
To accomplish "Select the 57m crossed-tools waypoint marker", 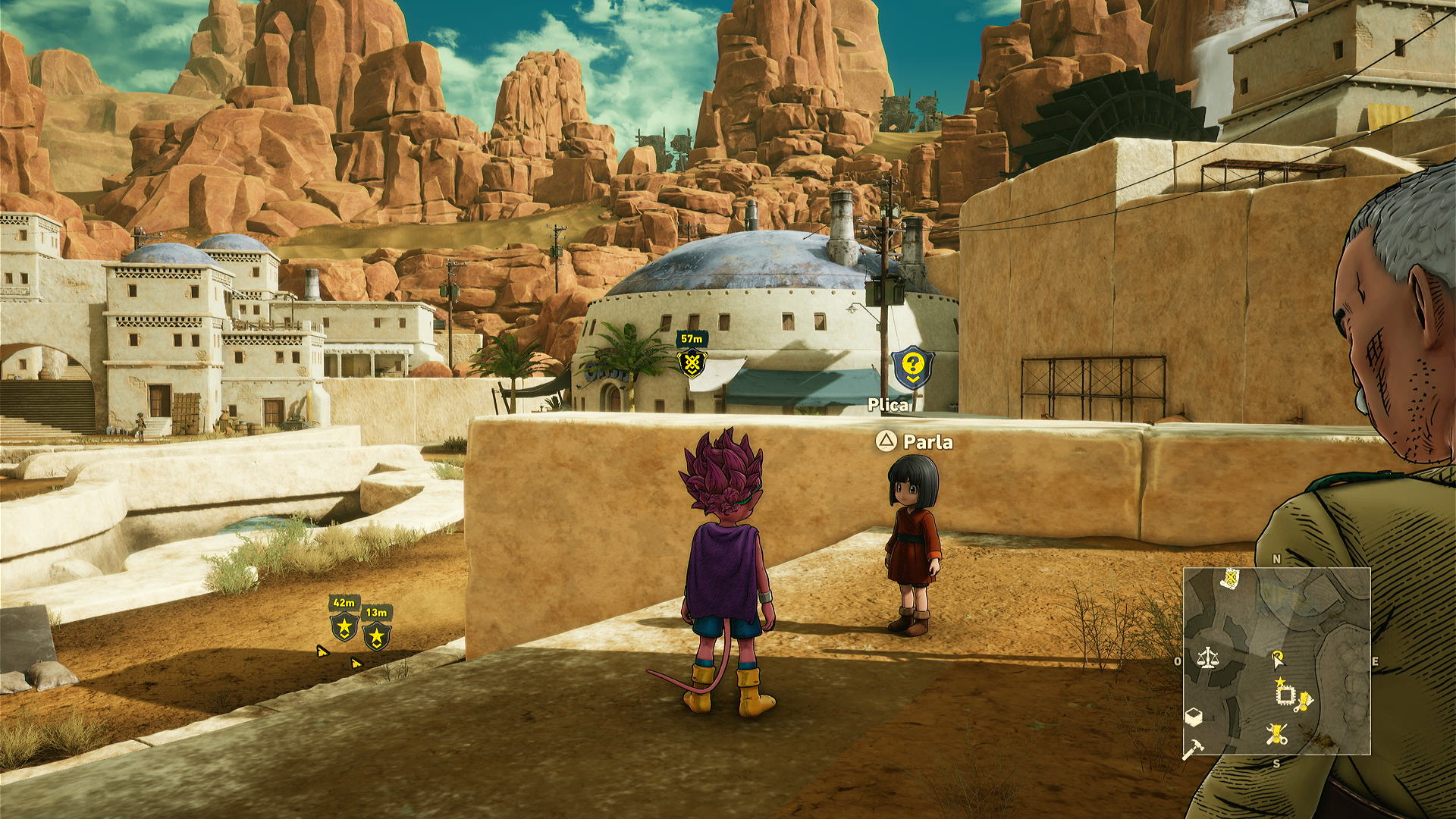I will pos(692,364).
